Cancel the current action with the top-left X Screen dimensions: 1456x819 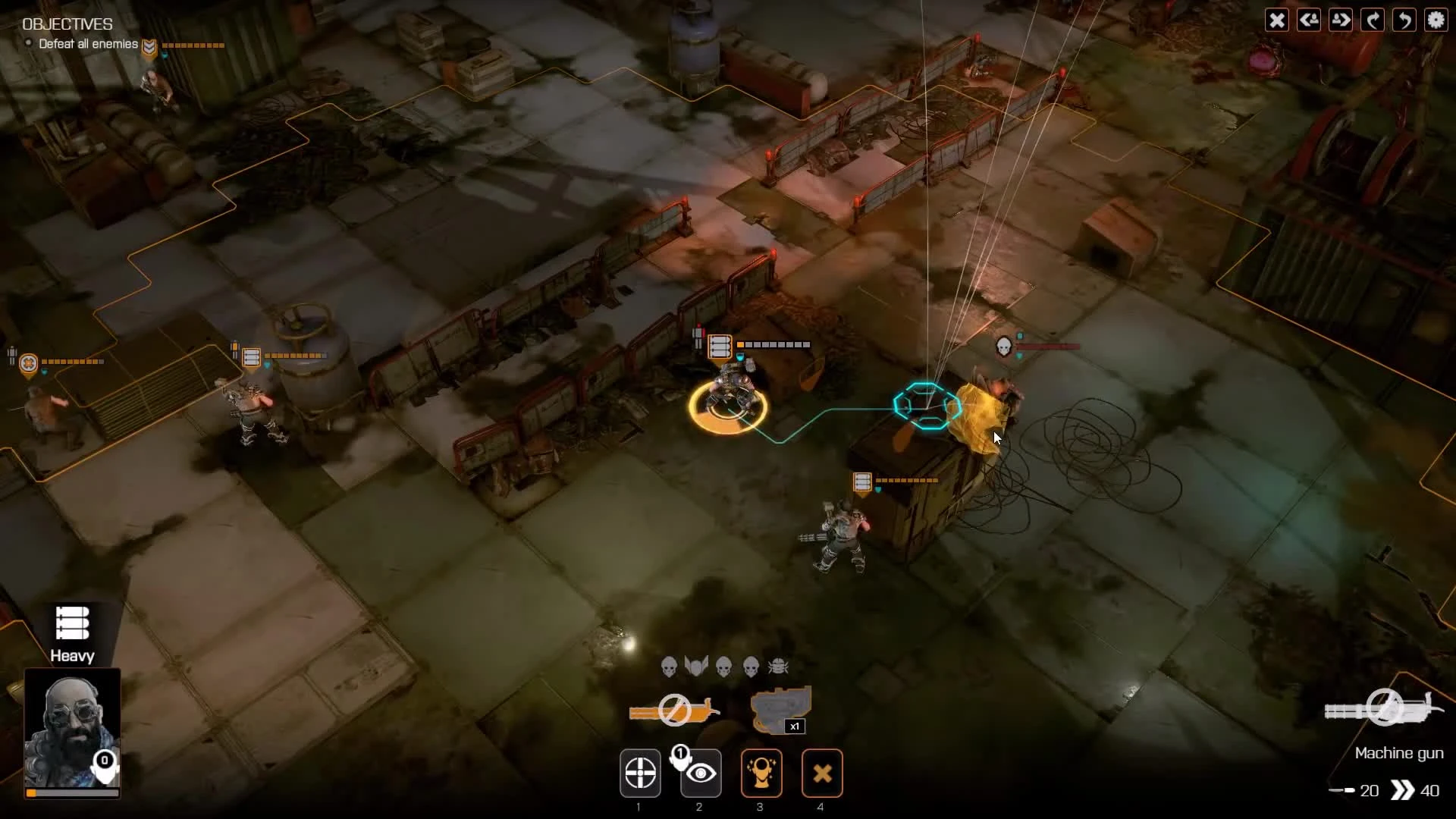[1277, 20]
